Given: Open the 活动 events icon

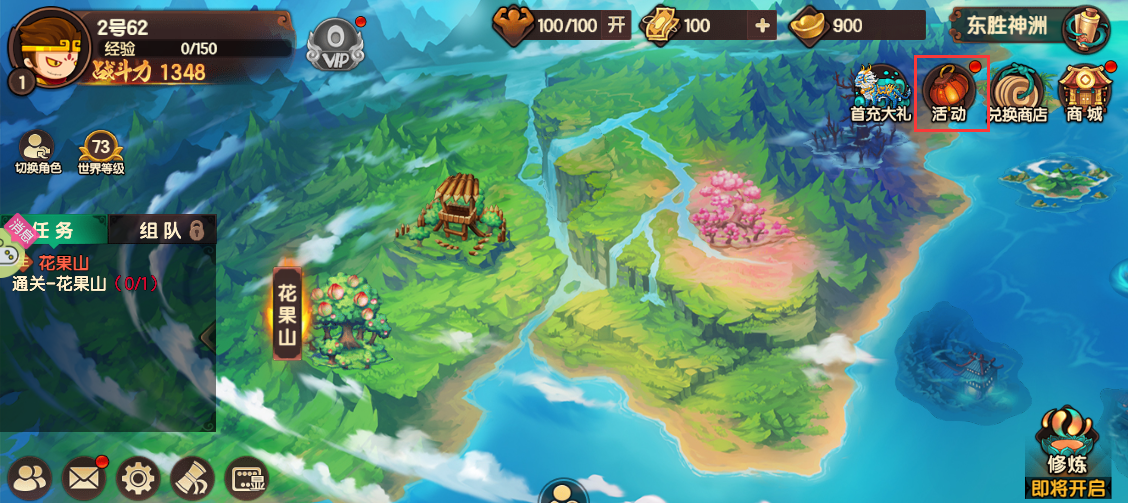Looking at the screenshot, I should 950,93.
